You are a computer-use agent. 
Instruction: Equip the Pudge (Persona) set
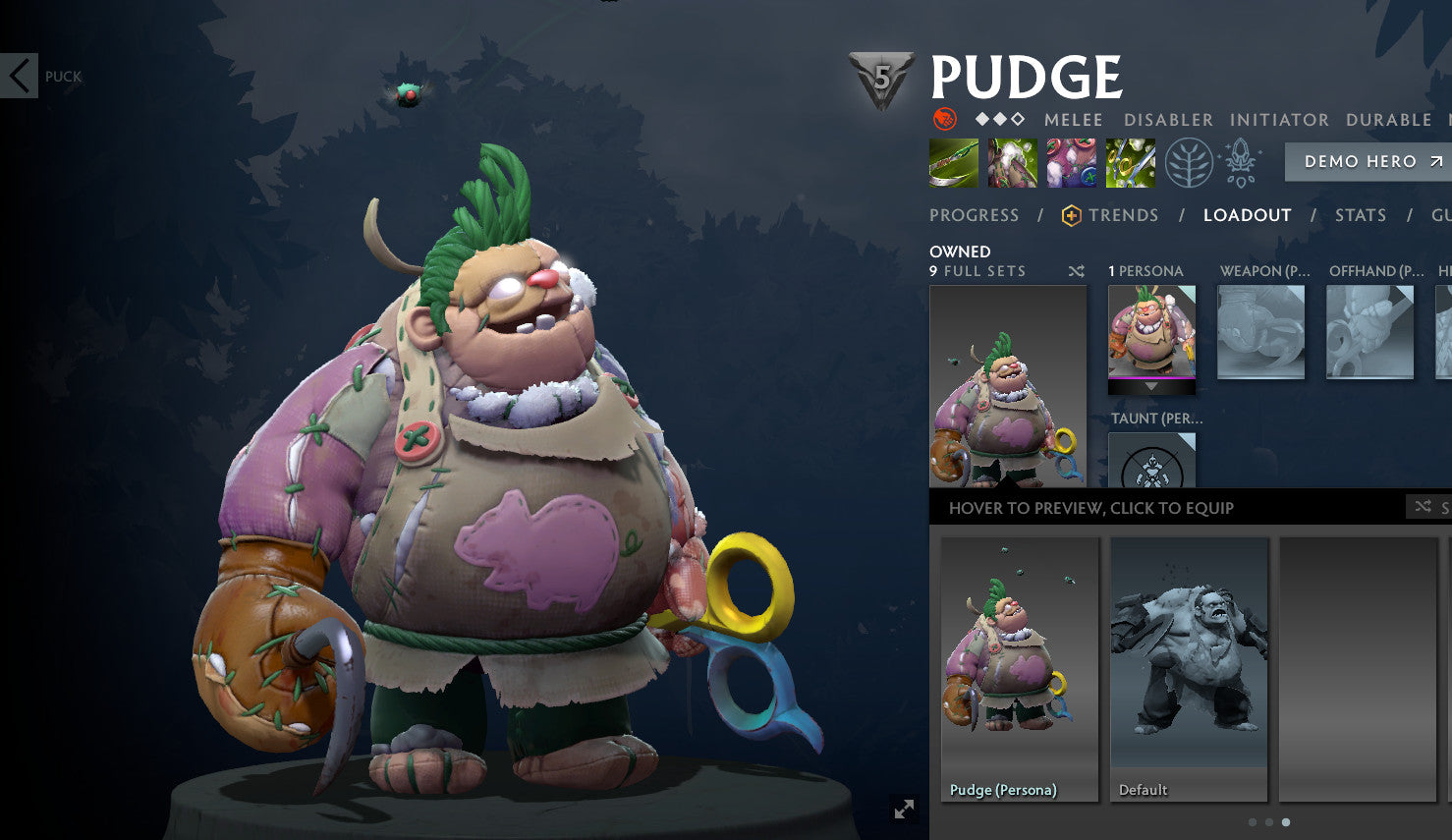pos(1020,668)
